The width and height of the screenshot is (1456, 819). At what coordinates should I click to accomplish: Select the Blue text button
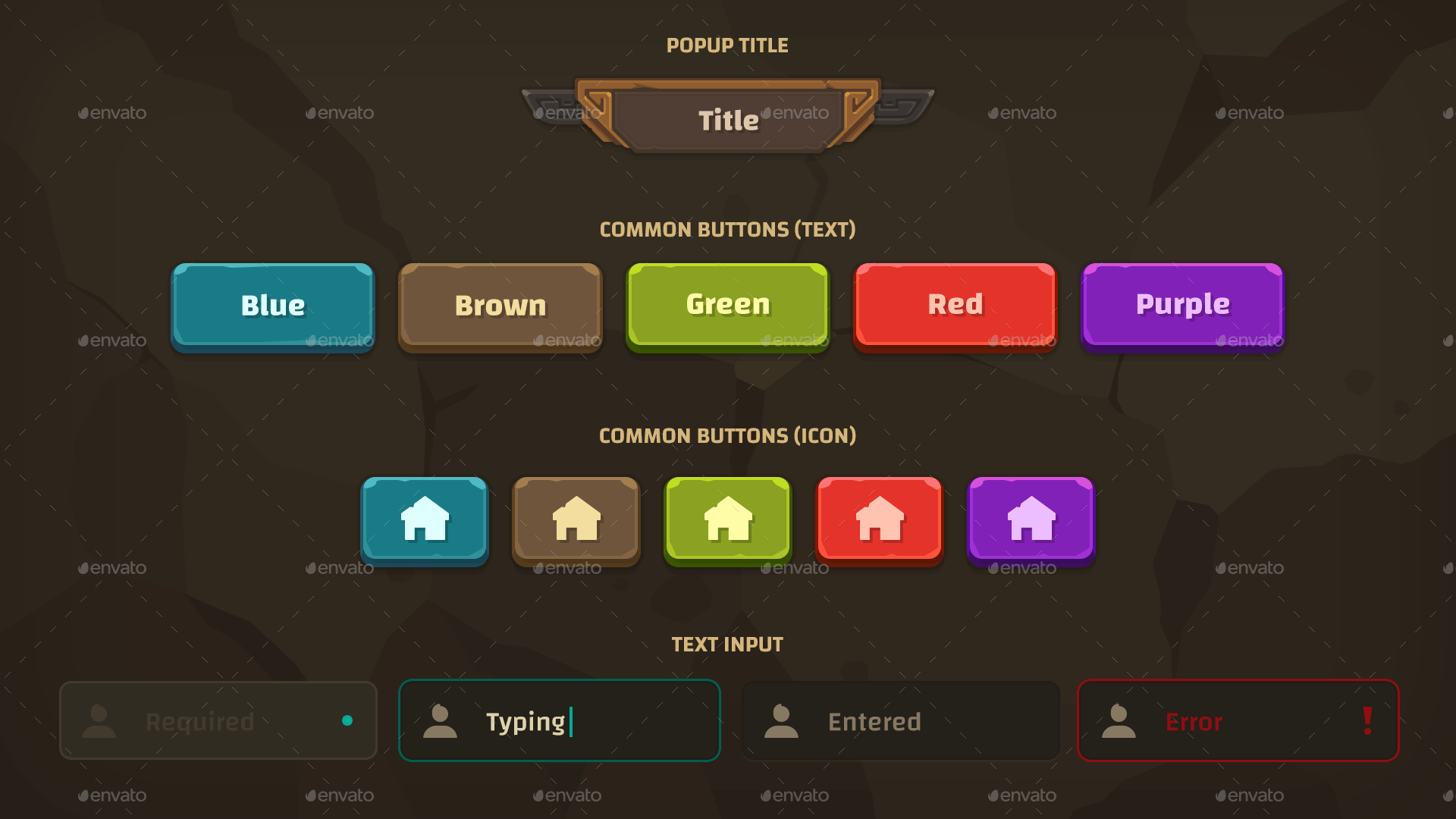pyautogui.click(x=272, y=306)
